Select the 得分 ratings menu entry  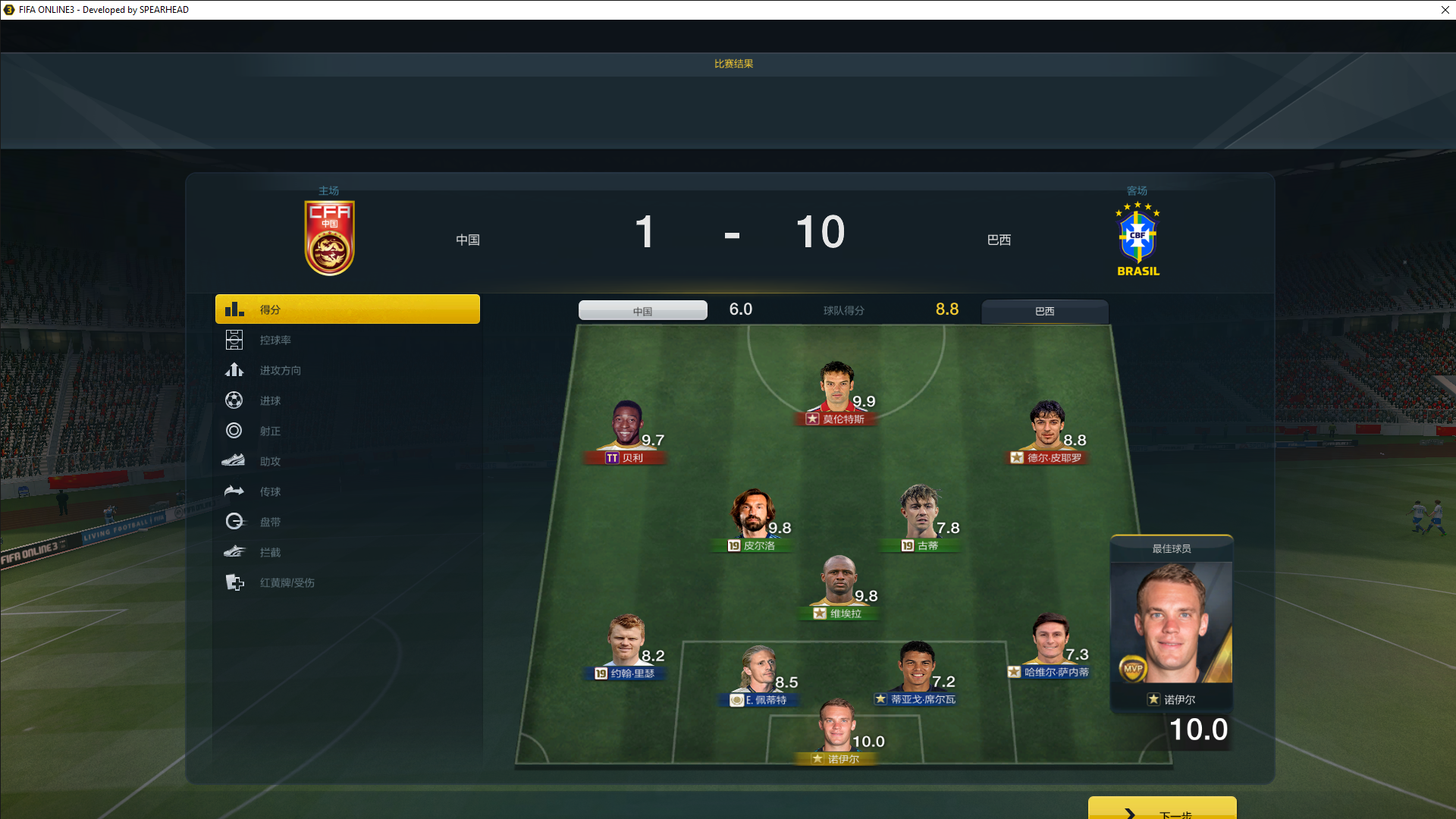[347, 309]
